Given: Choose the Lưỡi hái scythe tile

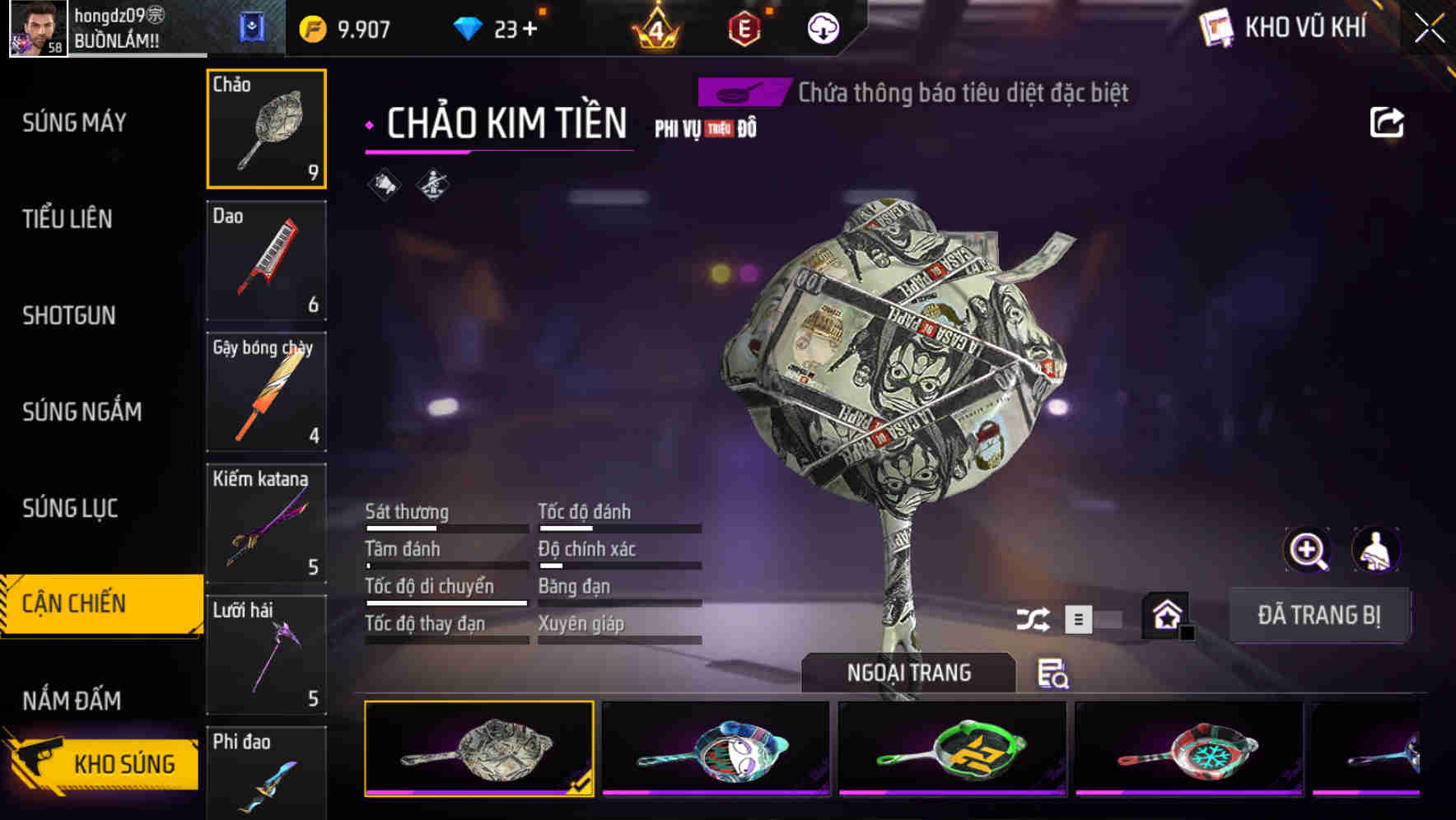Looking at the screenshot, I should point(266,655).
